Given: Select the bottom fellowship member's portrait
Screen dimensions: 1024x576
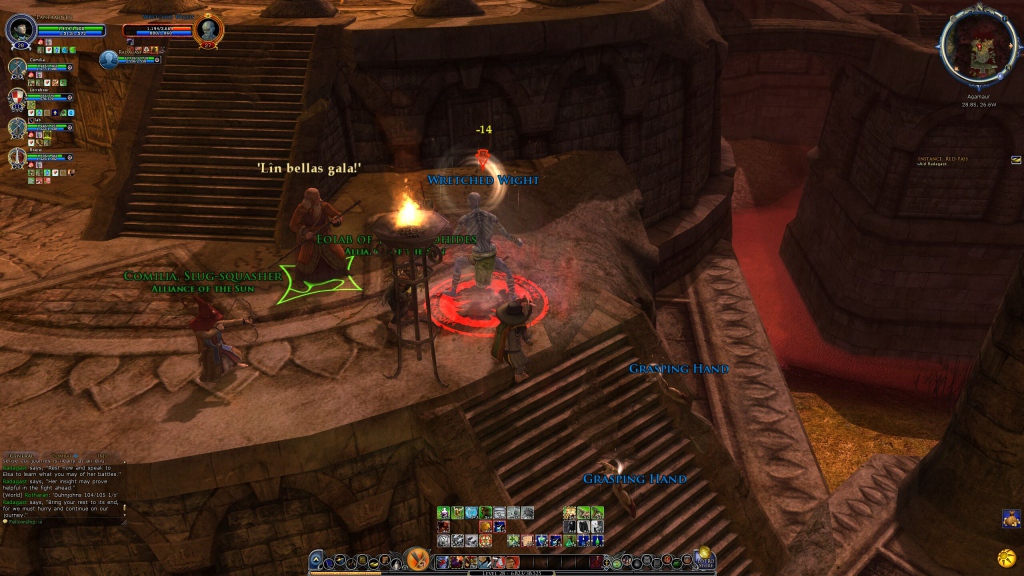Looking at the screenshot, I should [17, 157].
